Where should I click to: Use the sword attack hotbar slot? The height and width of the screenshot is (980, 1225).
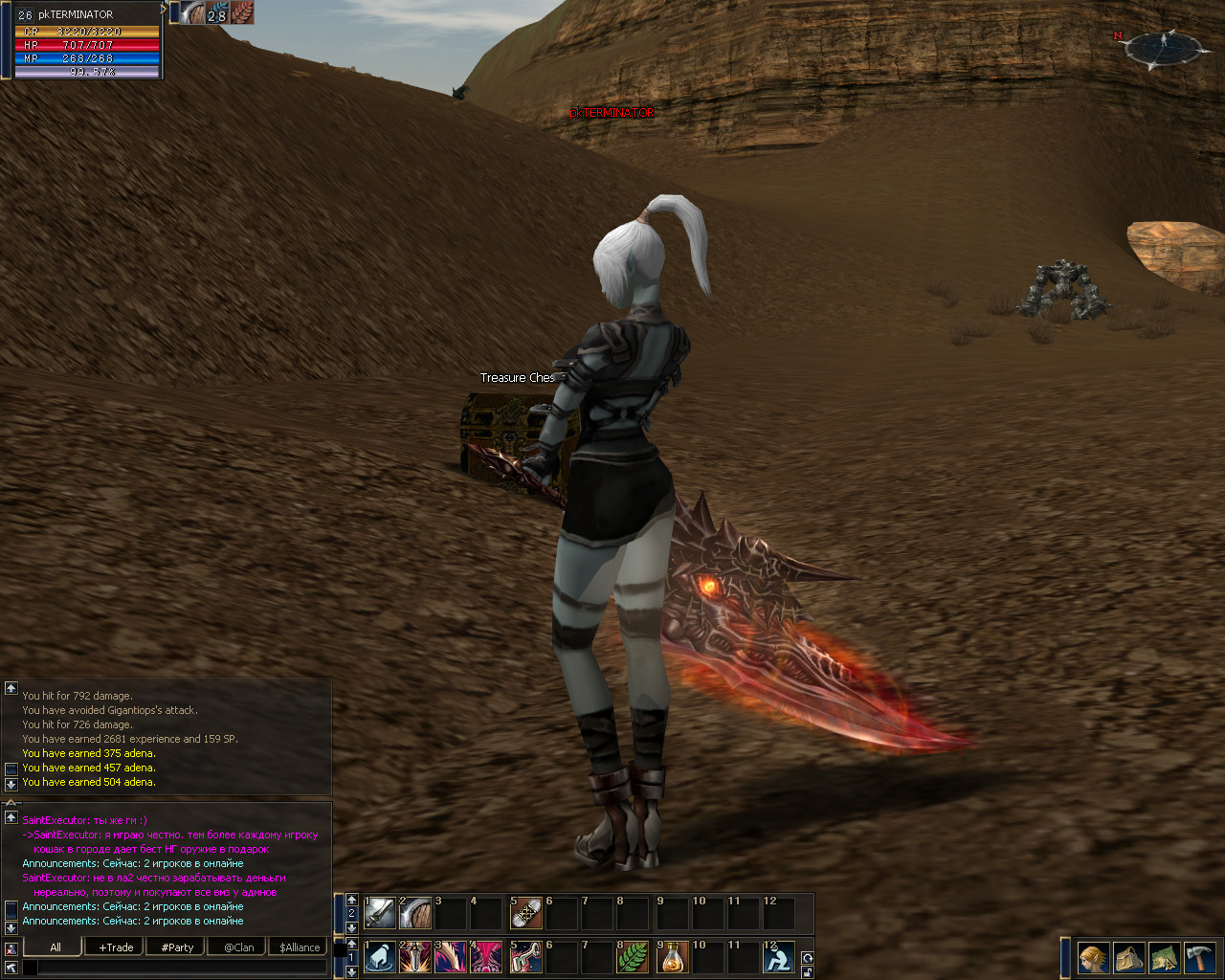click(380, 913)
